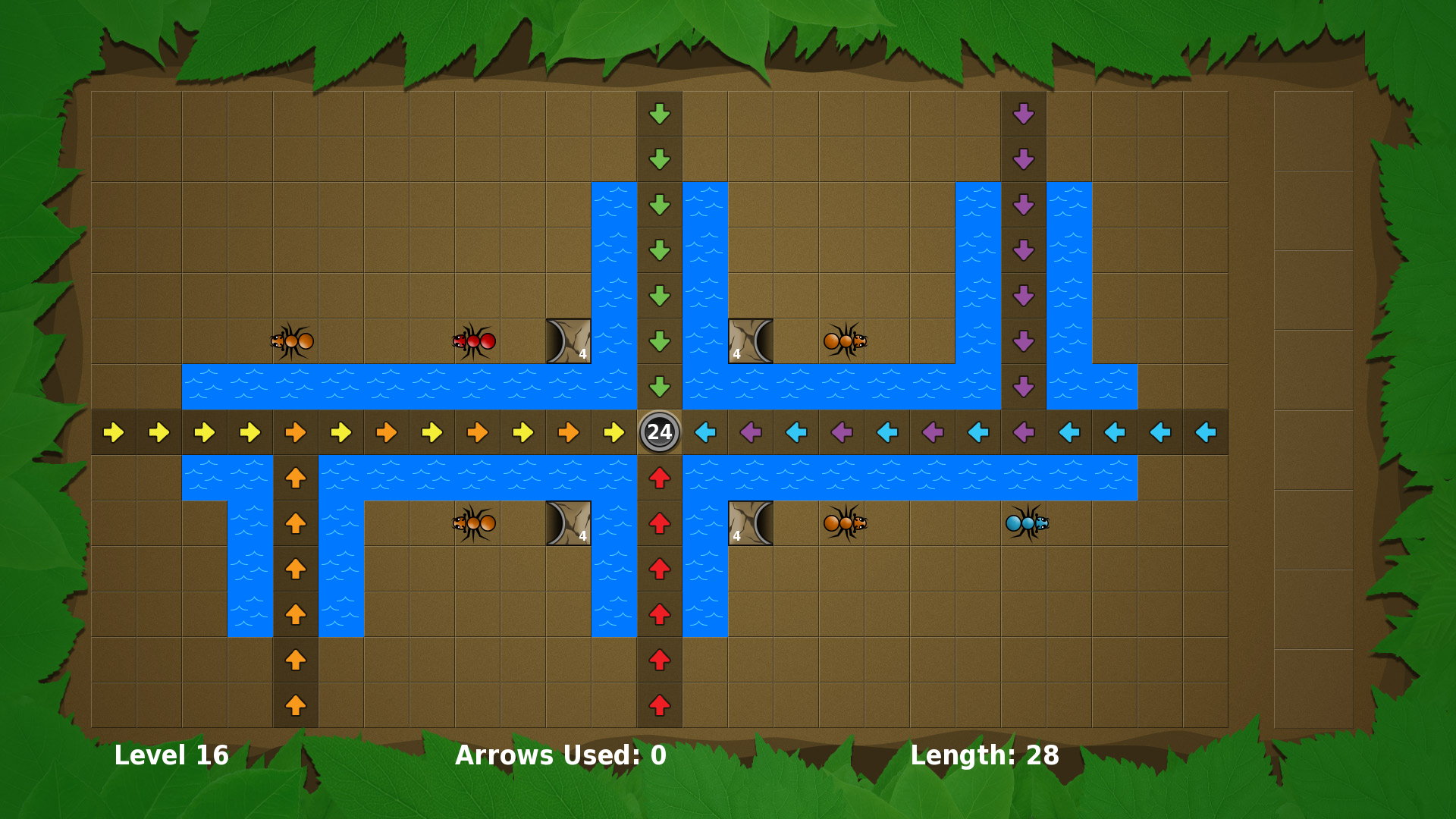Select the blue ant
The height and width of the screenshot is (819, 1456).
[1027, 522]
